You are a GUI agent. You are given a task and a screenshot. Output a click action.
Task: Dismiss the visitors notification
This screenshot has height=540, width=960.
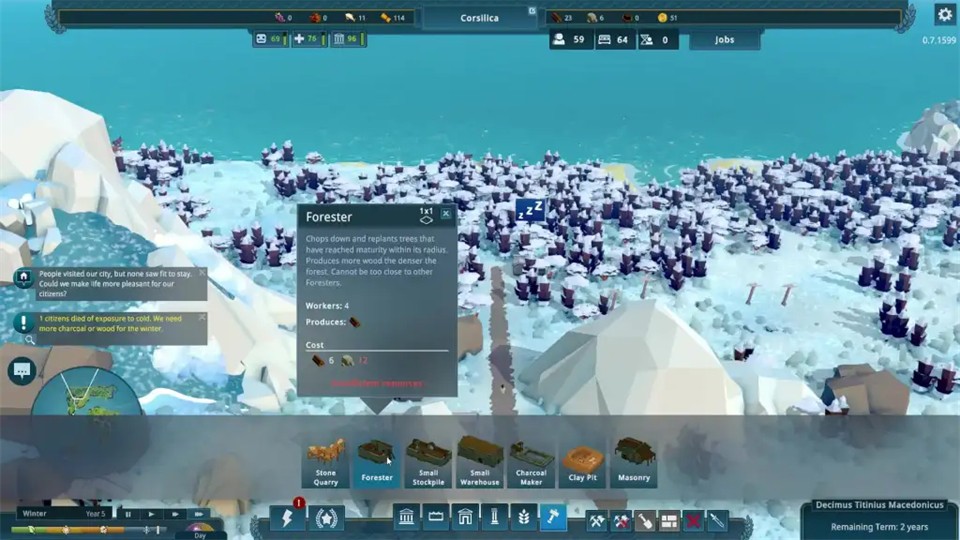202,272
